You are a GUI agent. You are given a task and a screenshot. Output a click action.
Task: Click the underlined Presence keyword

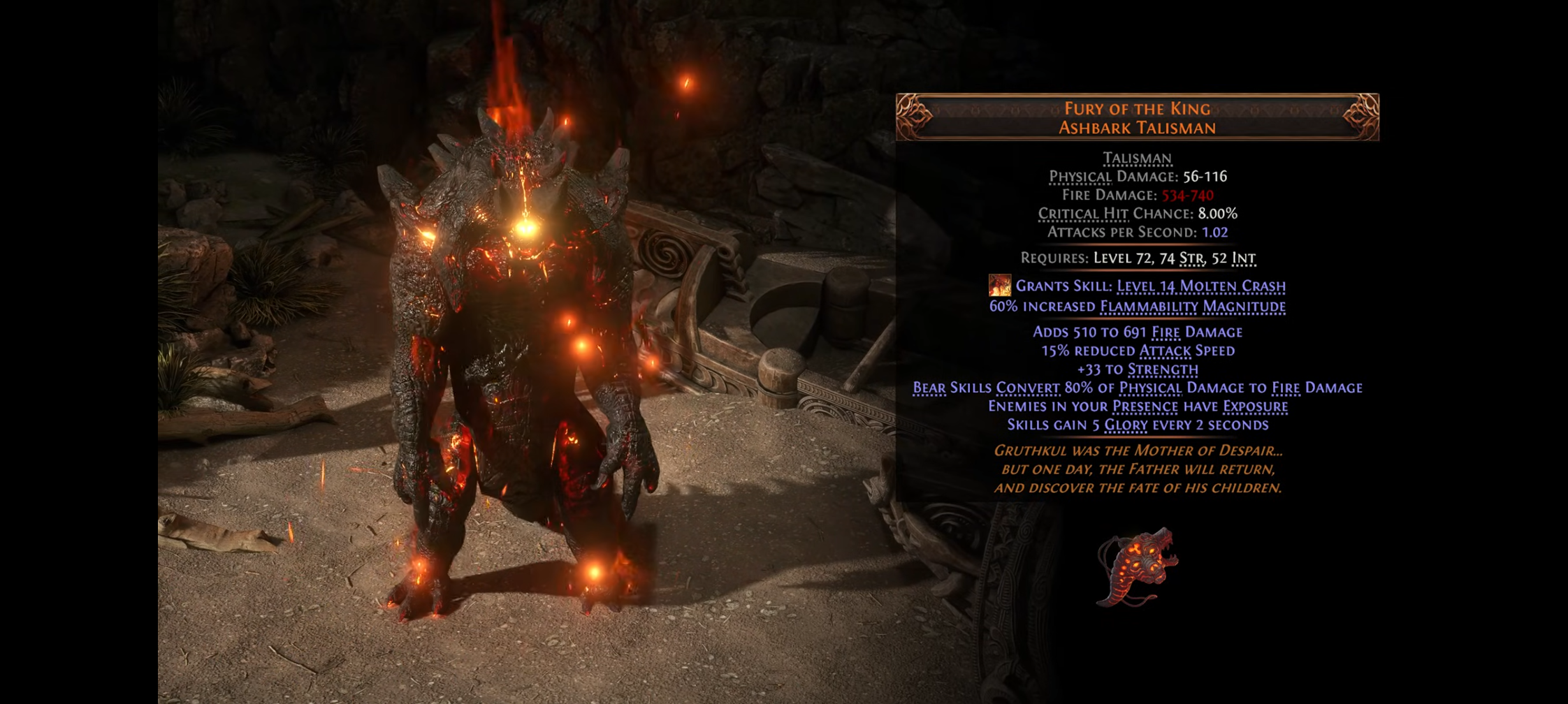pyautogui.click(x=1145, y=406)
